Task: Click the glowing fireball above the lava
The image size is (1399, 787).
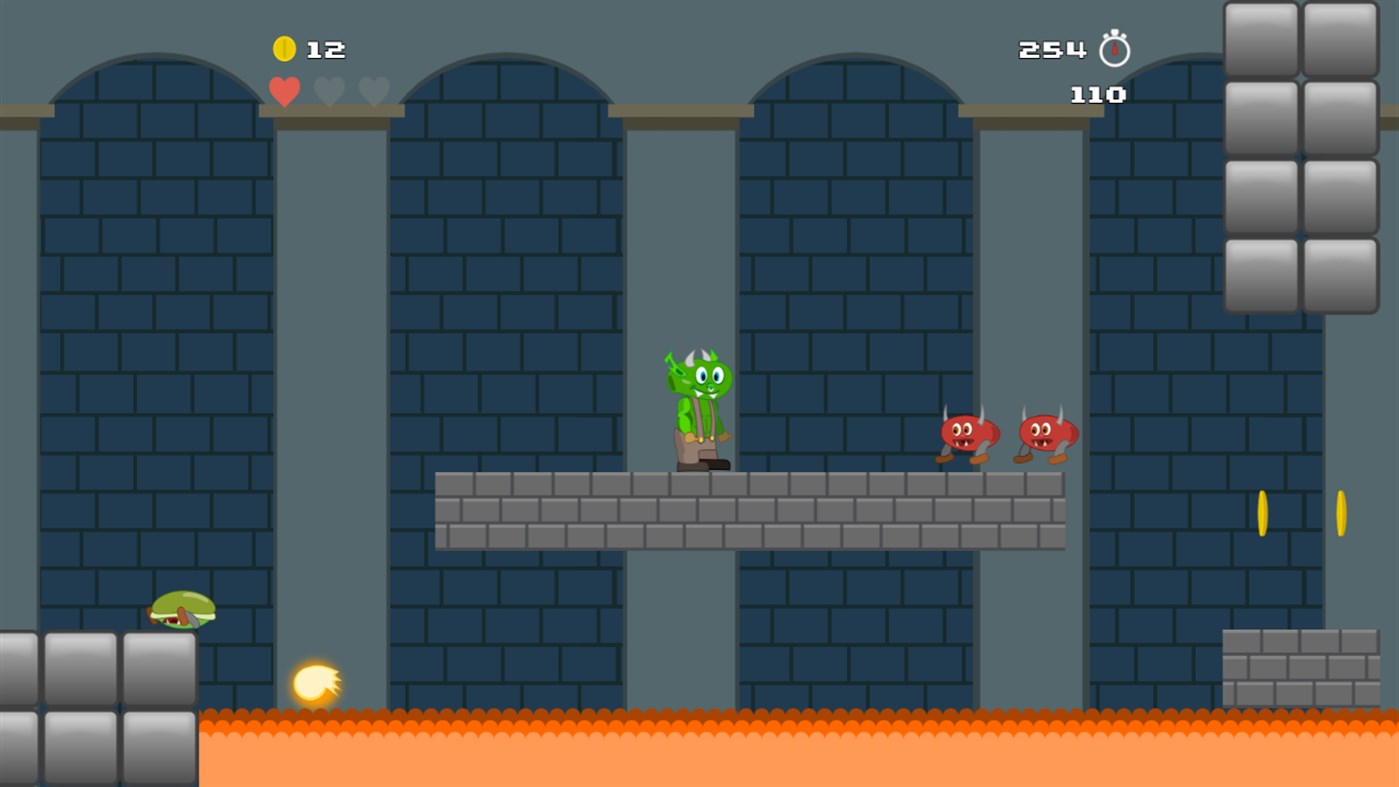Action: [313, 683]
